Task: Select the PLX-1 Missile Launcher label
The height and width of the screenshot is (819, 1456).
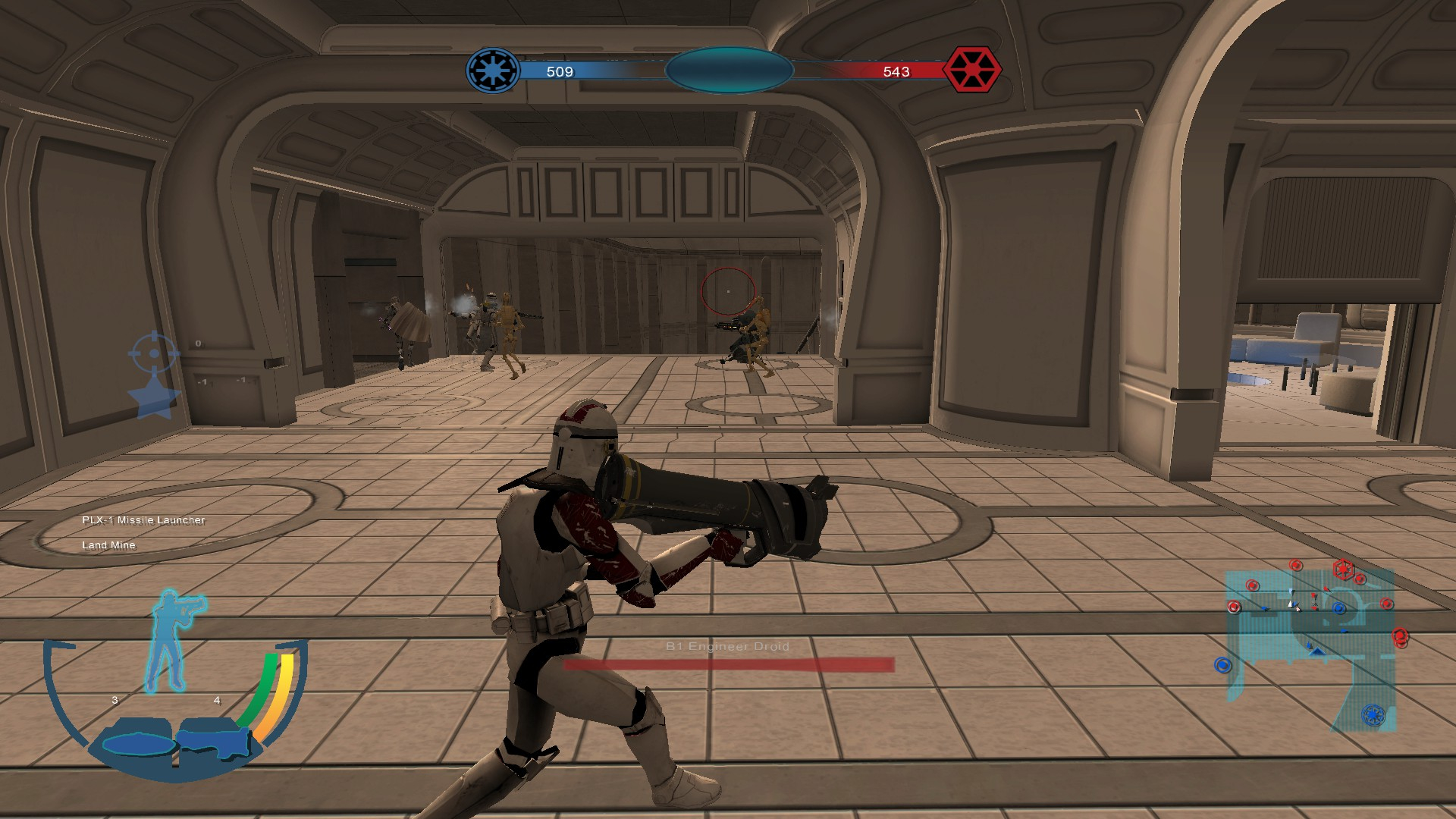Action: click(143, 520)
